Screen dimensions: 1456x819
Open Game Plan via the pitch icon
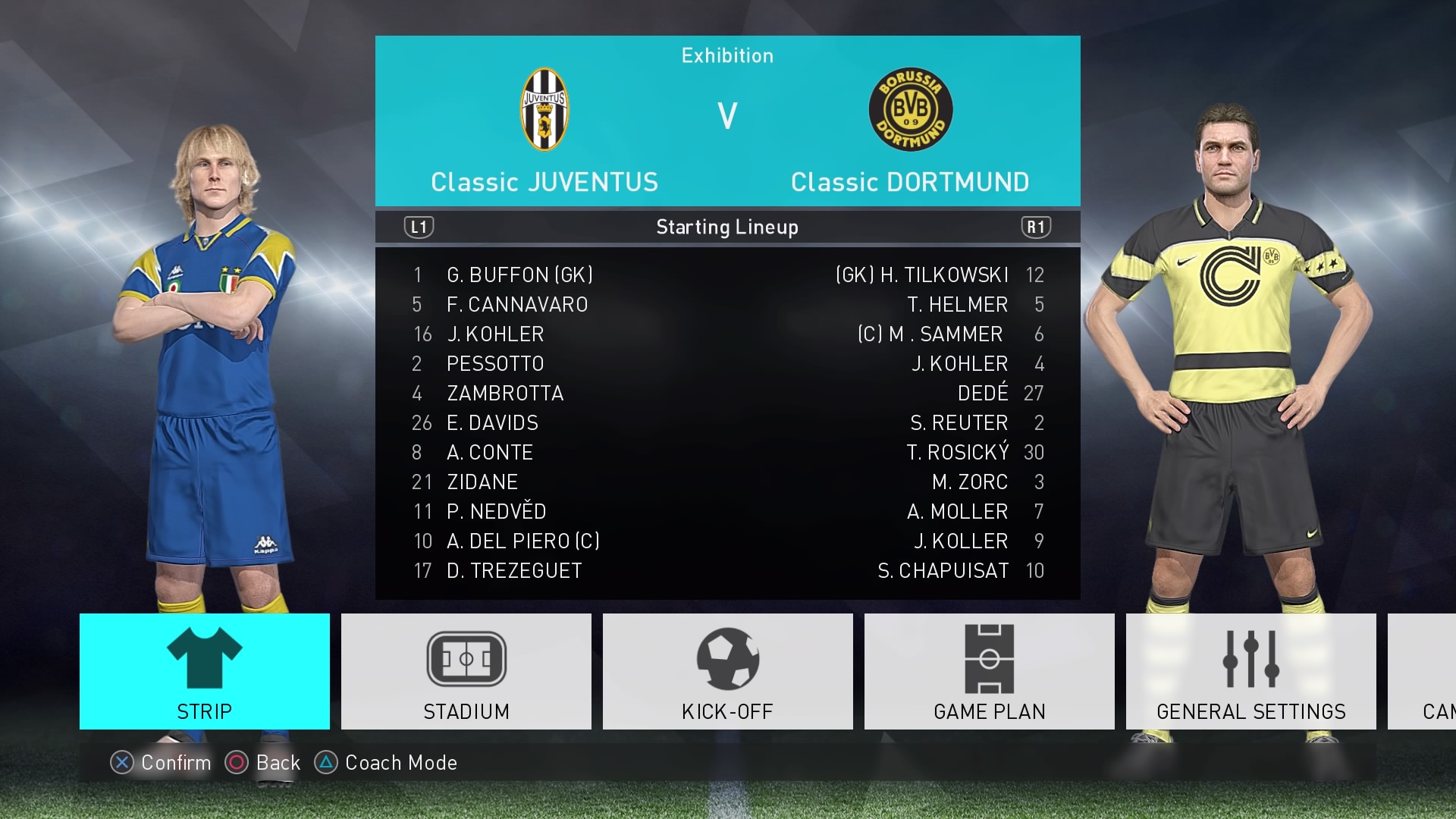[x=988, y=658]
